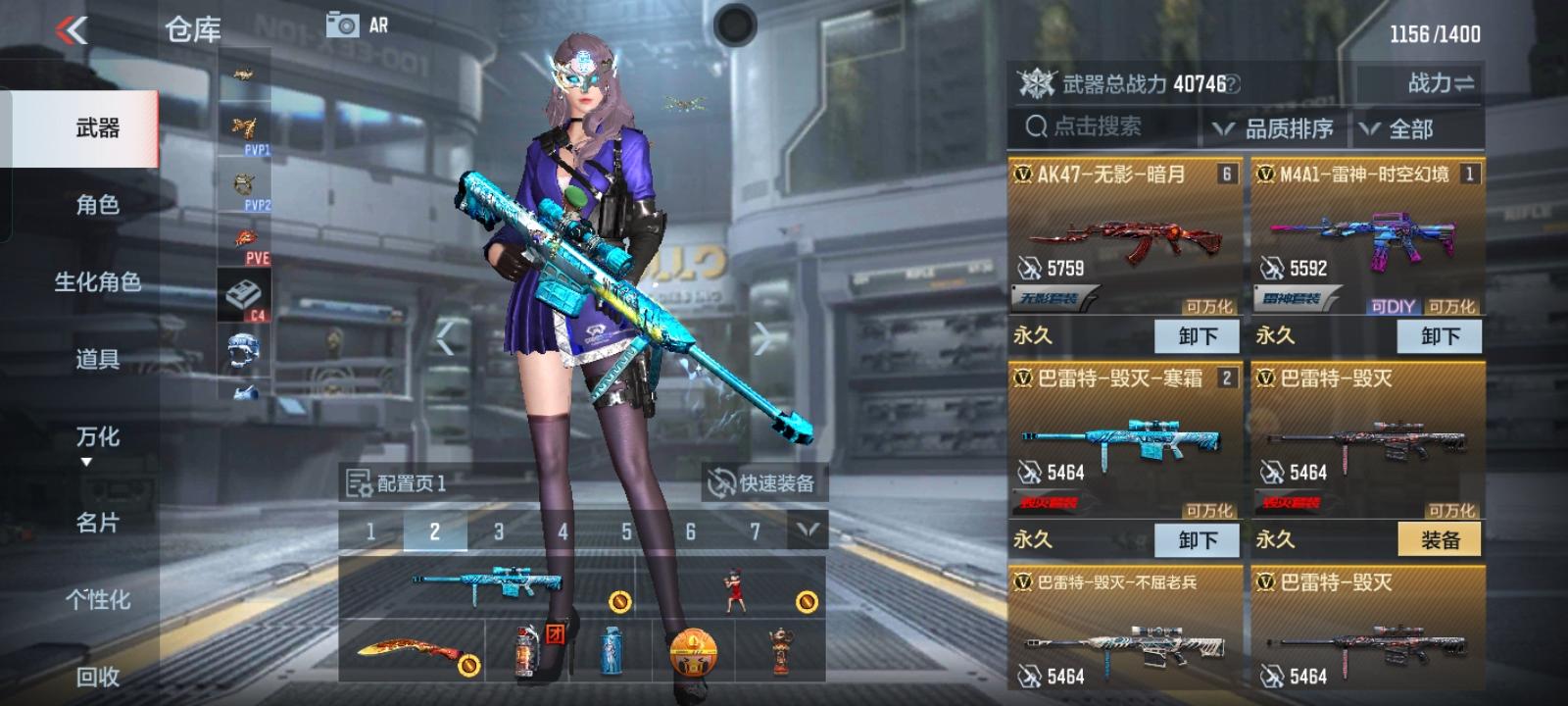Image resolution: width=1568 pixels, height=706 pixels.
Task: Unequip AK47-无影-暗月 with the 卸下 button
Action: tap(1198, 335)
